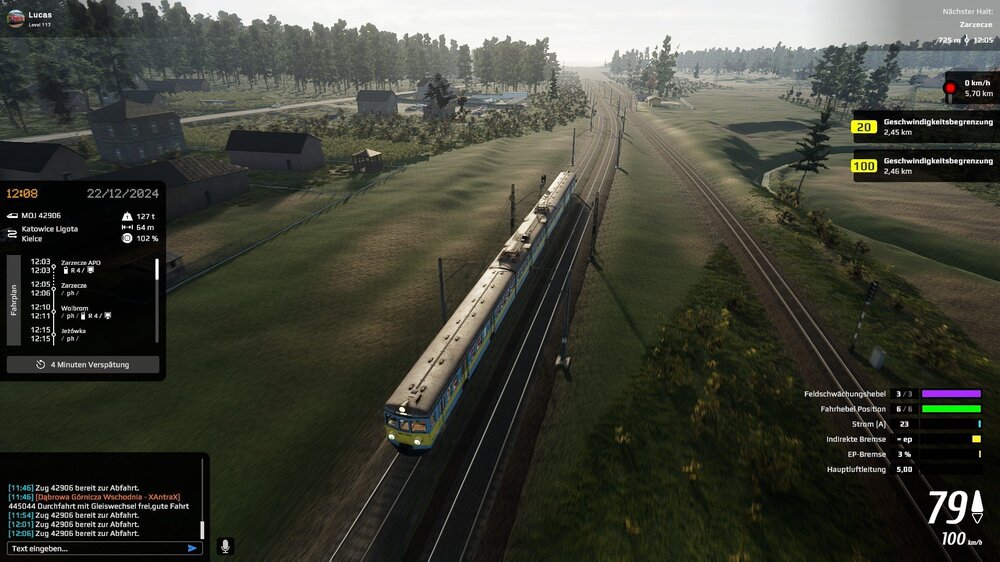Select the 100 km/h Geschwindigkeitsbegrenzung entry
Image resolution: width=1000 pixels, height=562 pixels.
(922, 165)
